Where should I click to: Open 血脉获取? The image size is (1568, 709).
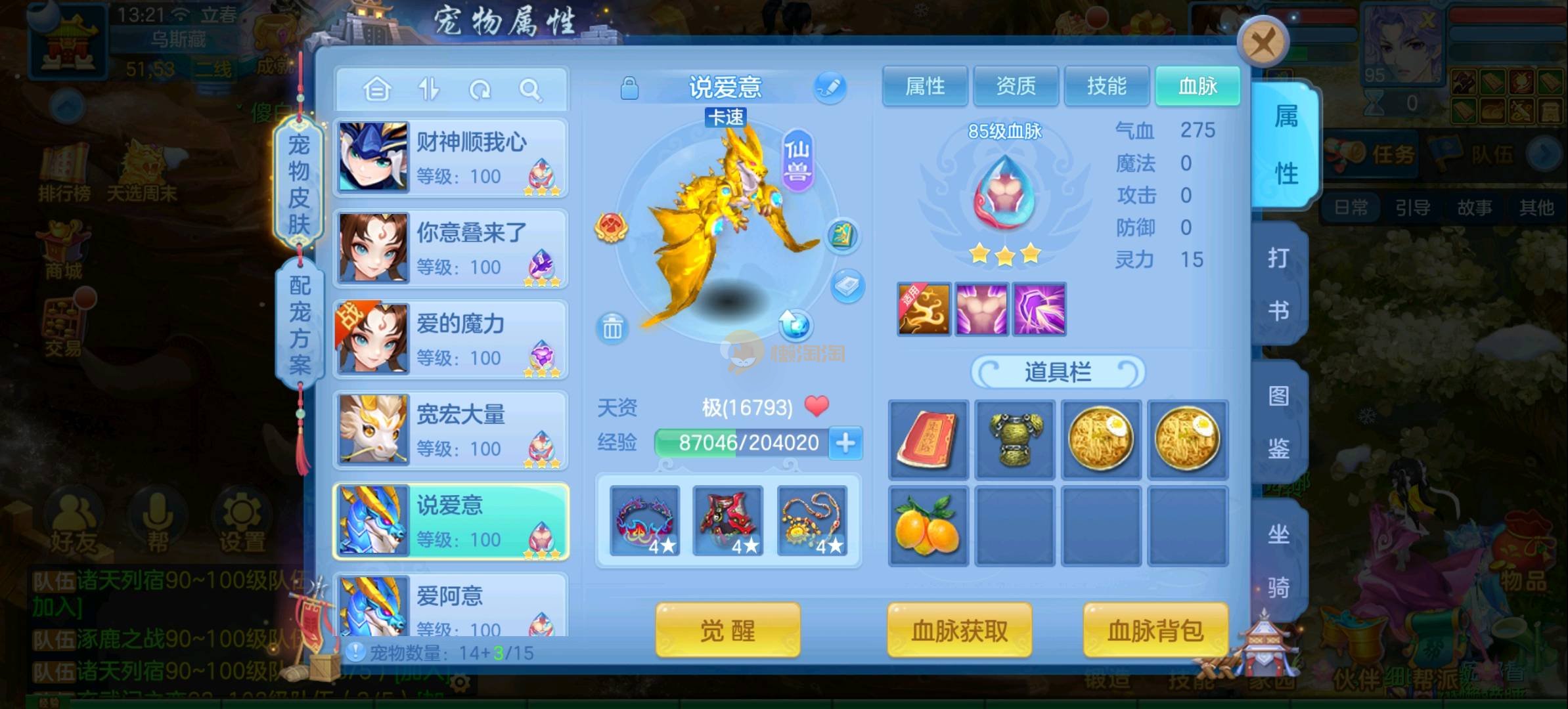click(959, 631)
